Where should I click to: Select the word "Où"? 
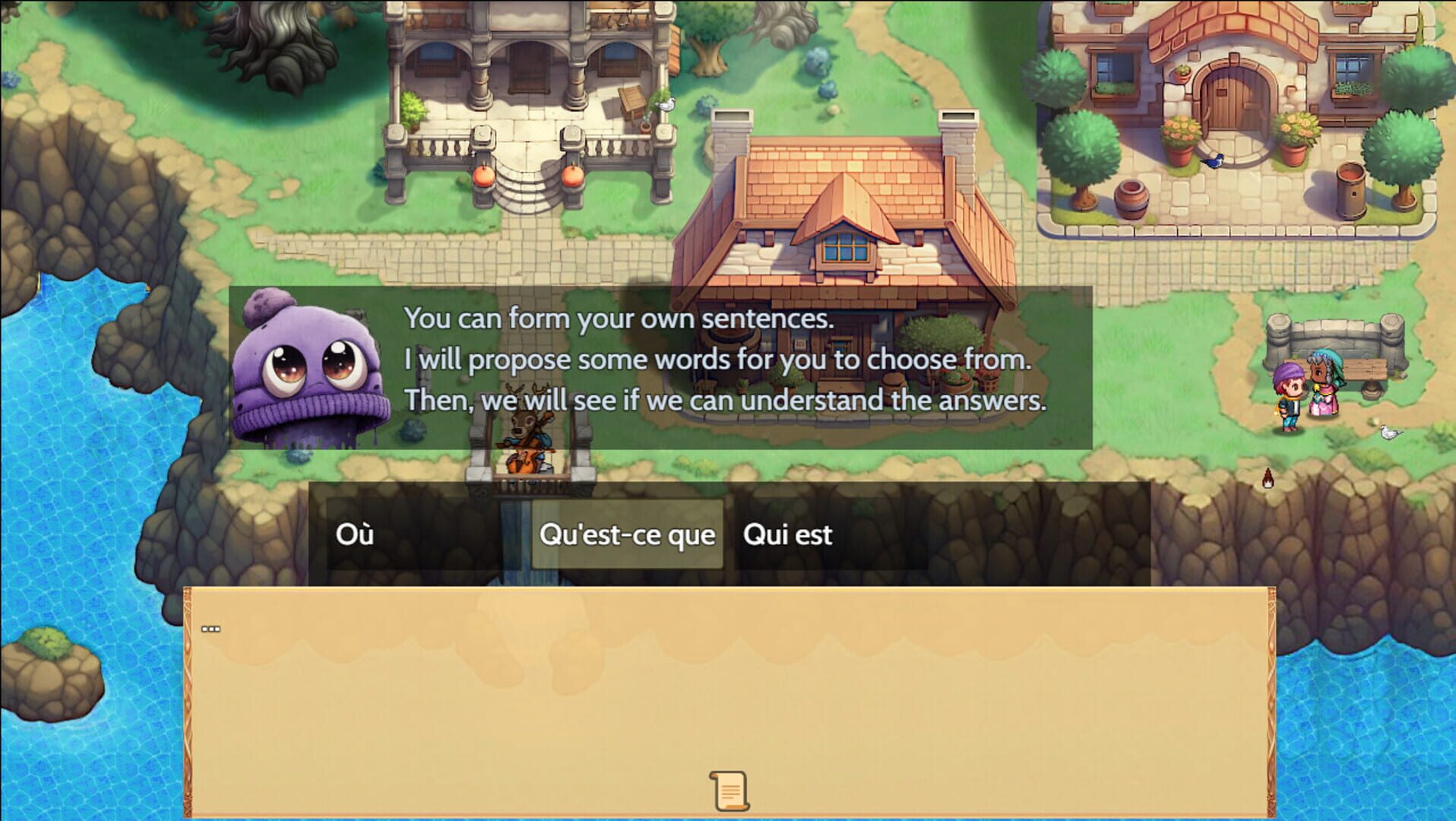click(354, 534)
